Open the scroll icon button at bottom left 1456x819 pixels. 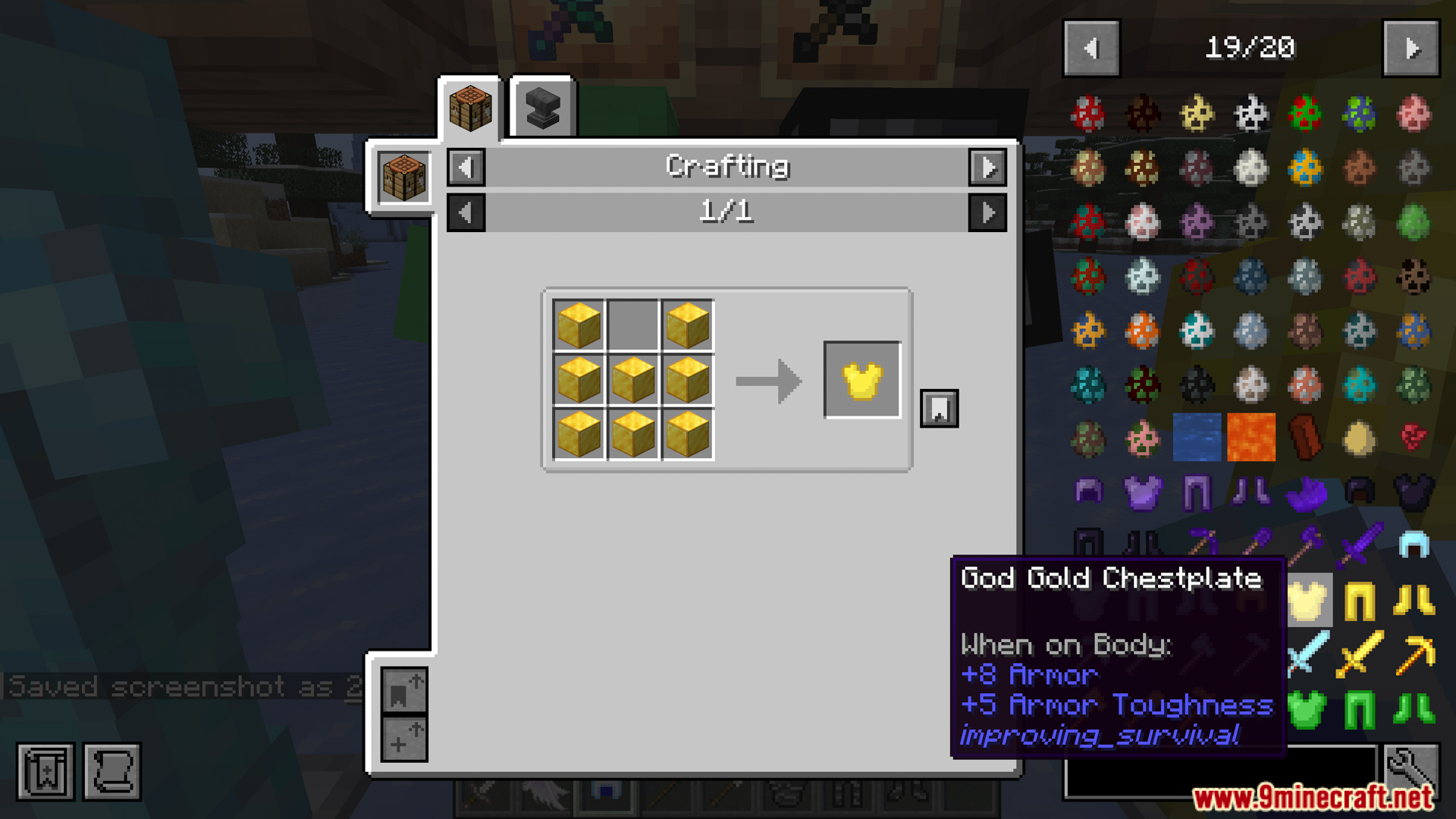pos(112,772)
